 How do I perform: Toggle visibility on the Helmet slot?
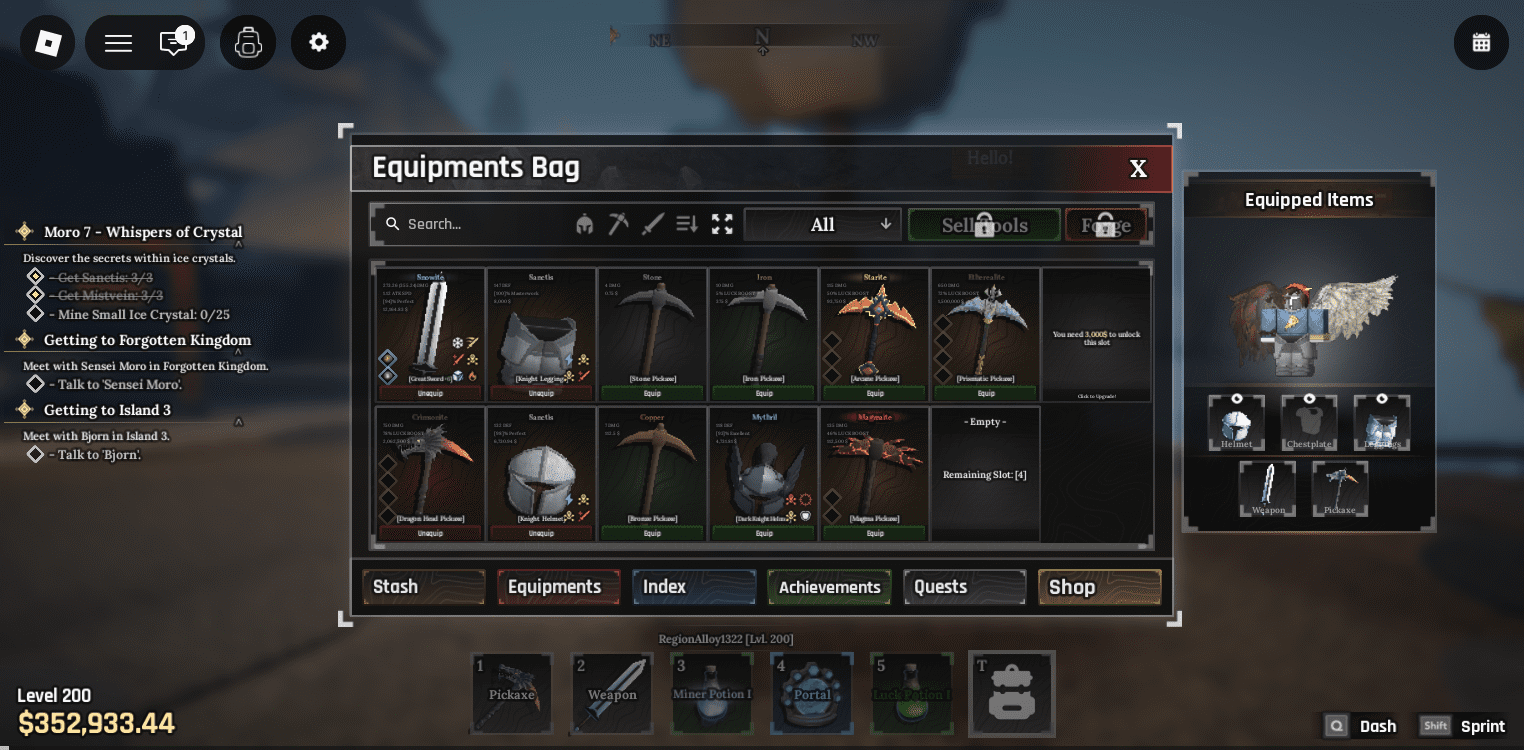(x=1237, y=399)
